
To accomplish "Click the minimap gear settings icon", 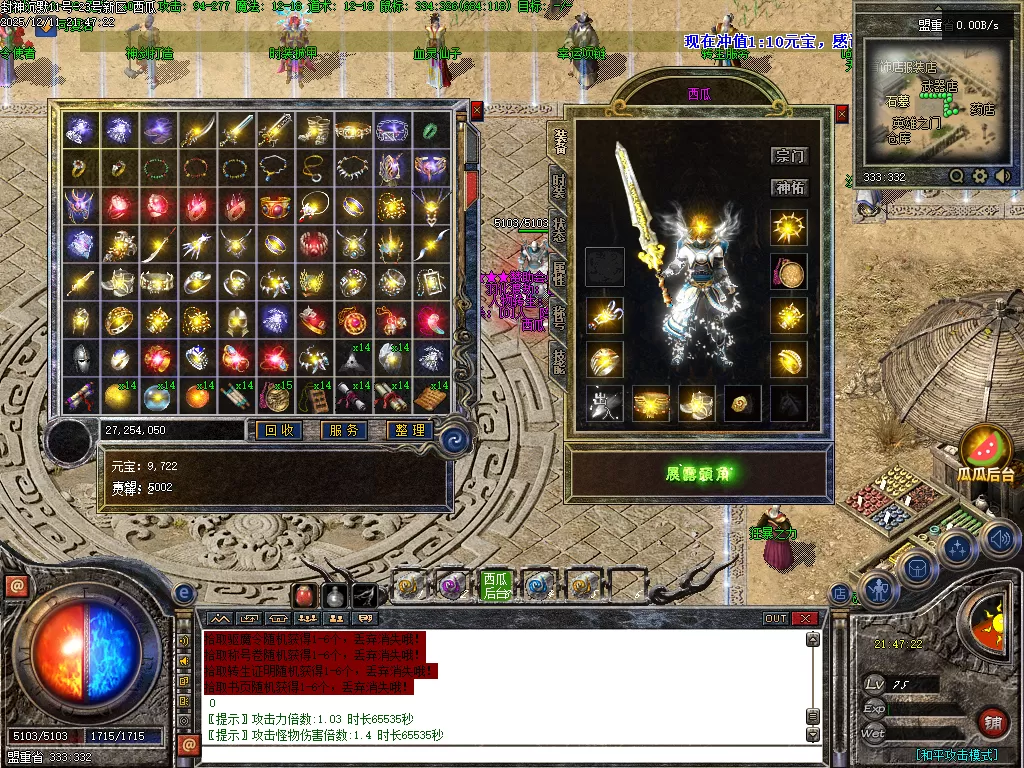I will pyautogui.click(x=980, y=176).
